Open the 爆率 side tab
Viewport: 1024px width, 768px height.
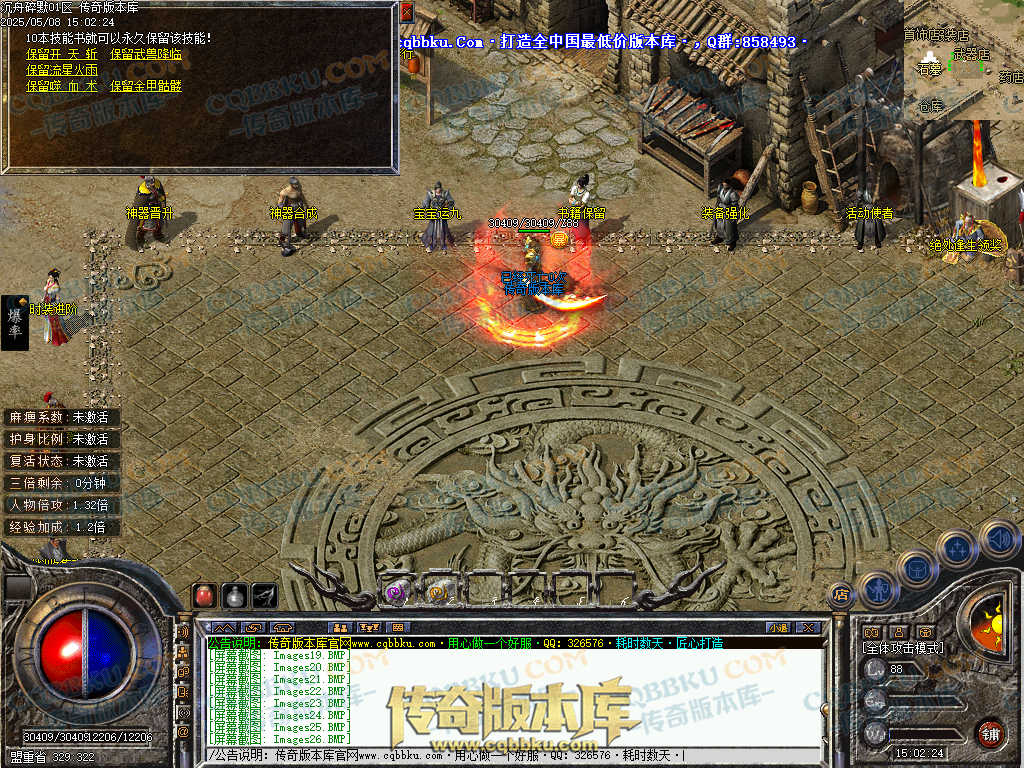pos(15,322)
